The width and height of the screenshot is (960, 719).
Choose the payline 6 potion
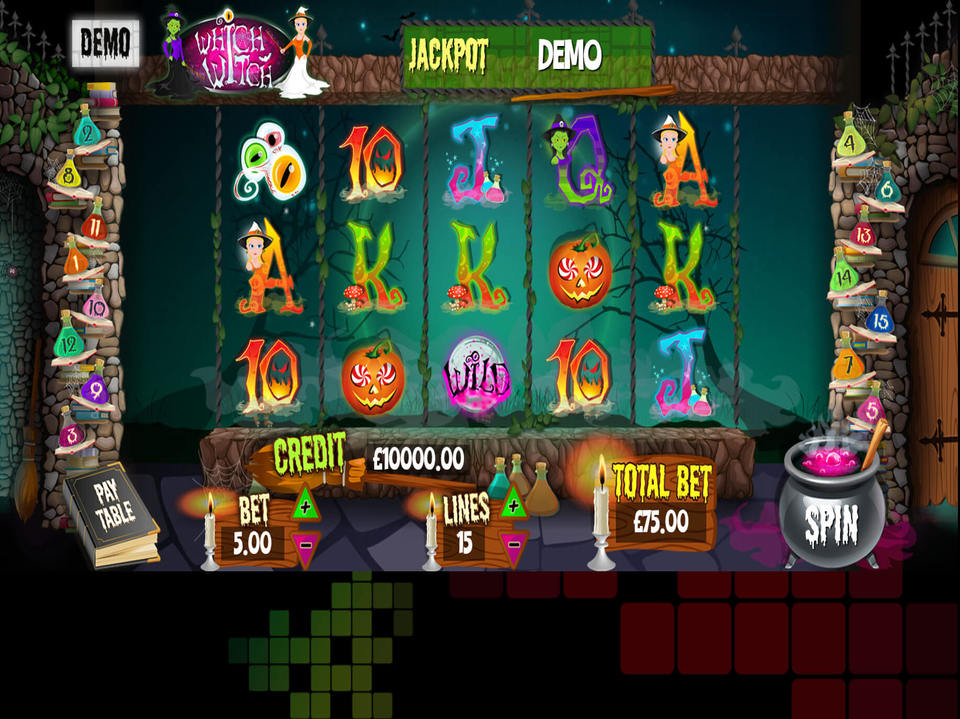[x=885, y=186]
